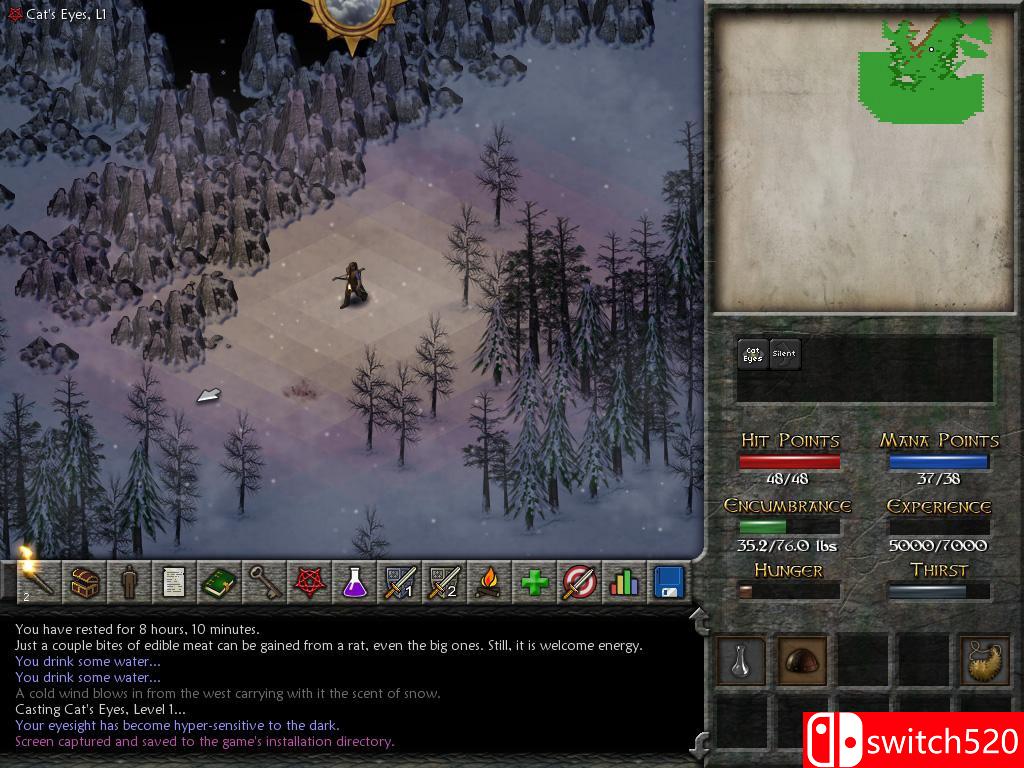Click the parchment minimap
This screenshot has height=768, width=1024.
864,160
